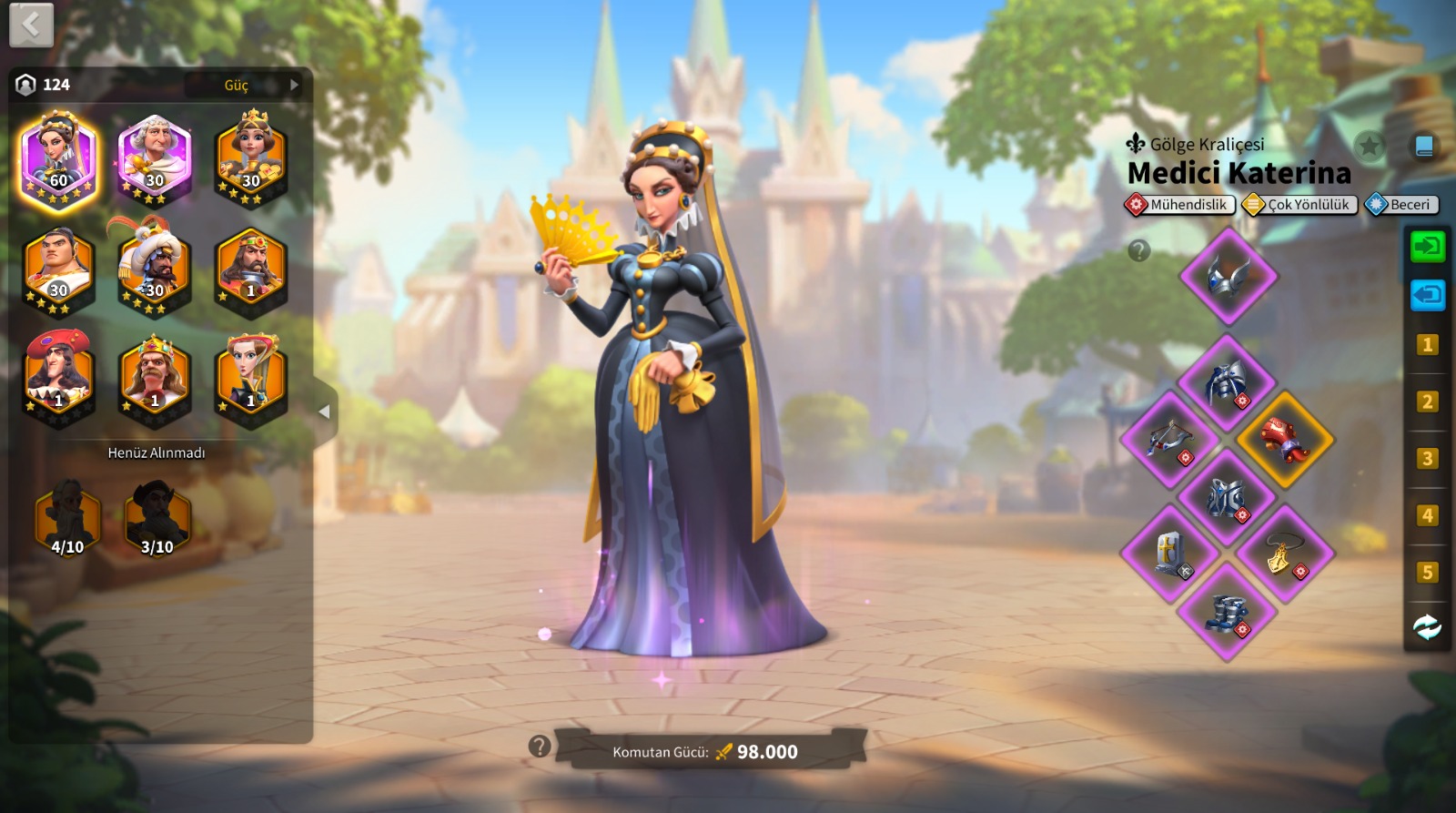The image size is (1456, 813).
Task: Select the locked commander with 4/10 fragments
Action: (x=67, y=519)
